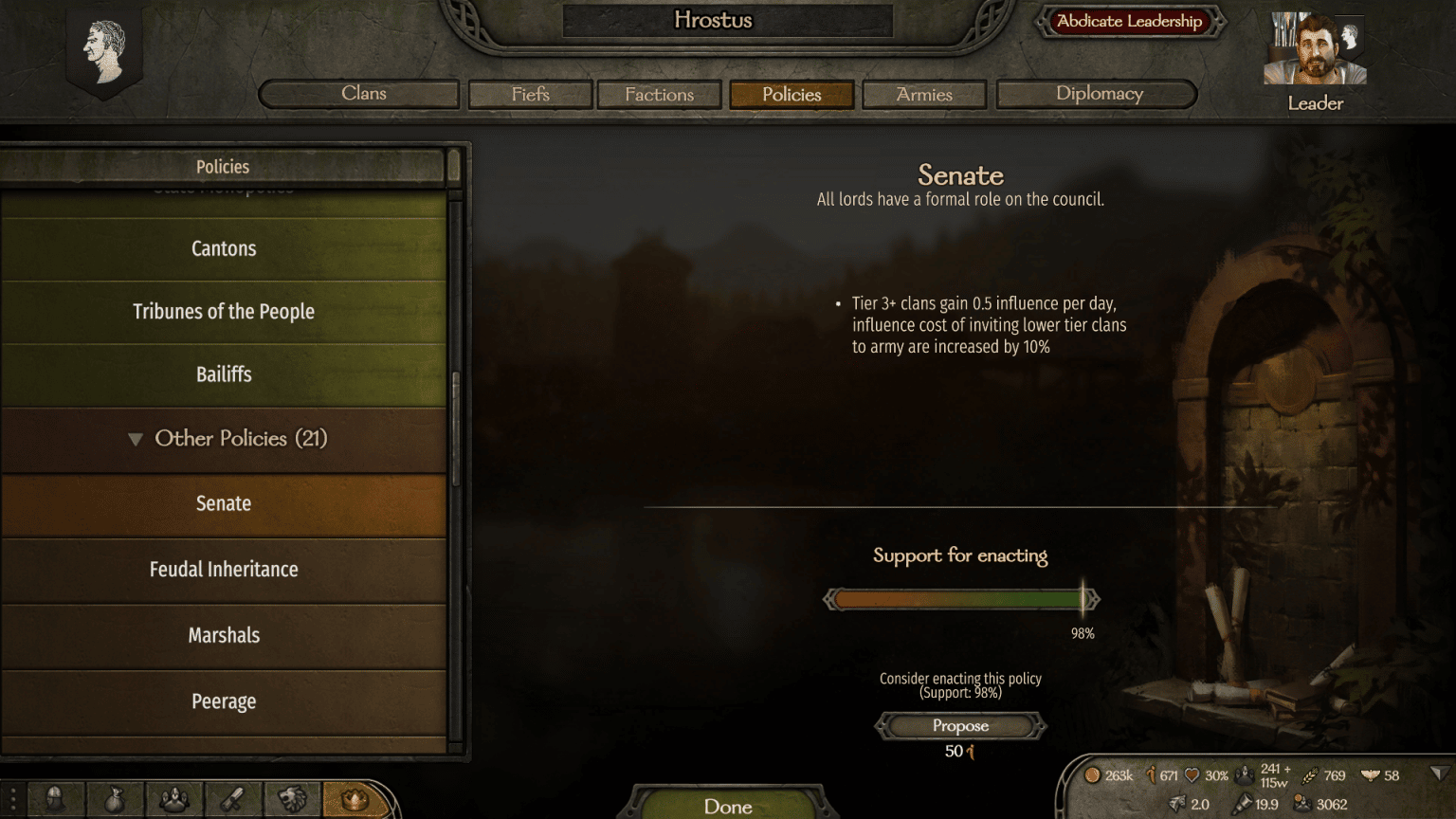
Task: Open the Fiefs tab
Action: [x=530, y=94]
